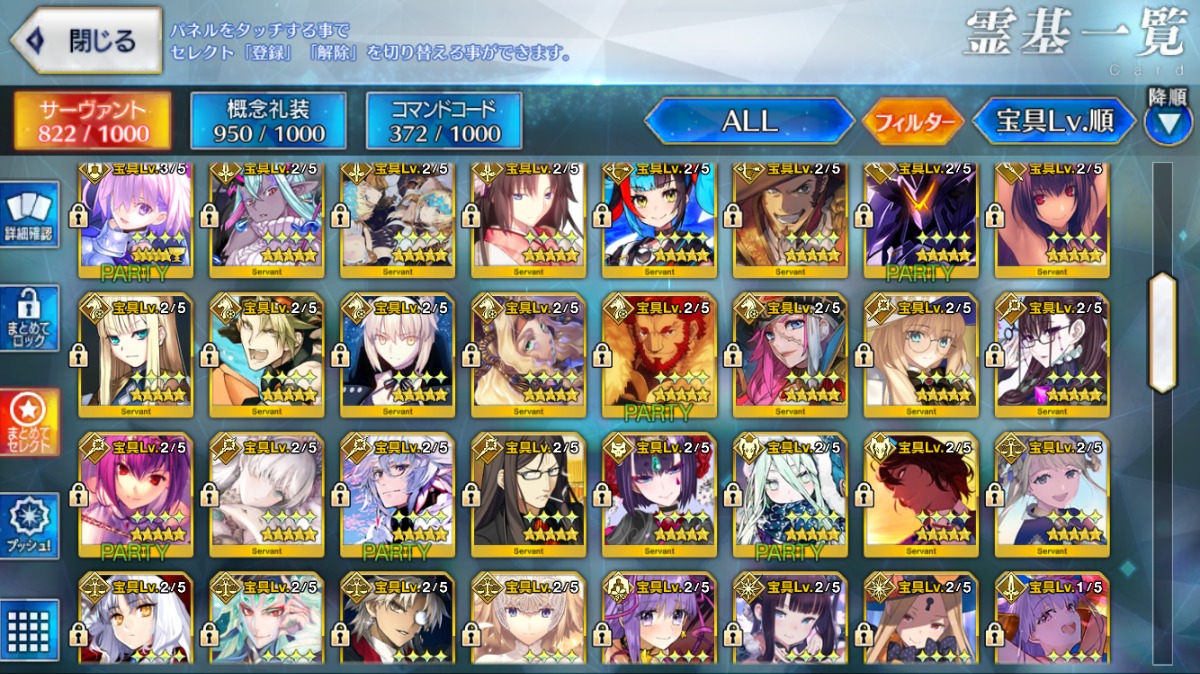Activate まとめてロック bulk lock

[x=30, y=318]
